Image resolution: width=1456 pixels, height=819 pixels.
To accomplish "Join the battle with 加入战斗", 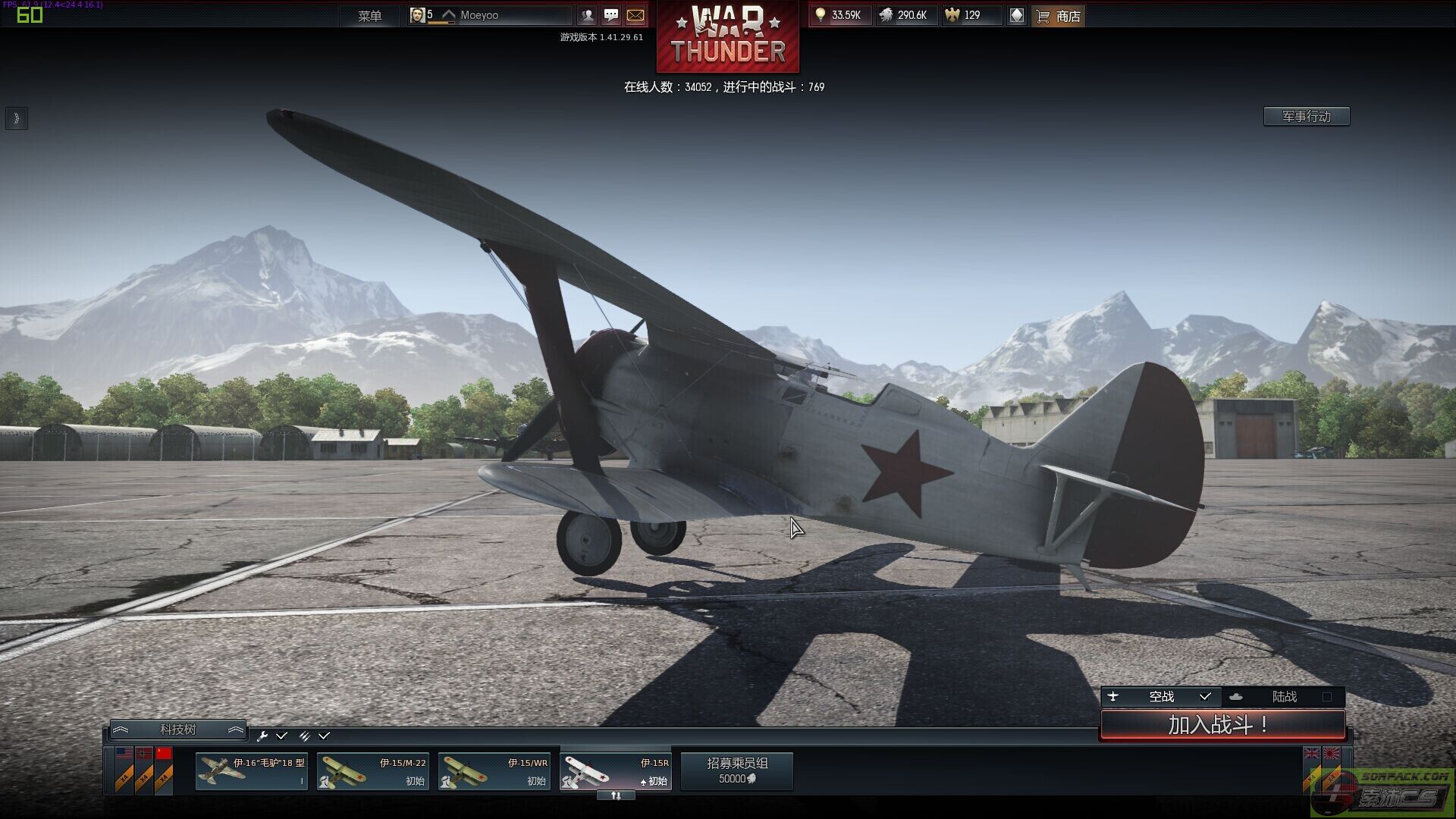I will point(1222,725).
